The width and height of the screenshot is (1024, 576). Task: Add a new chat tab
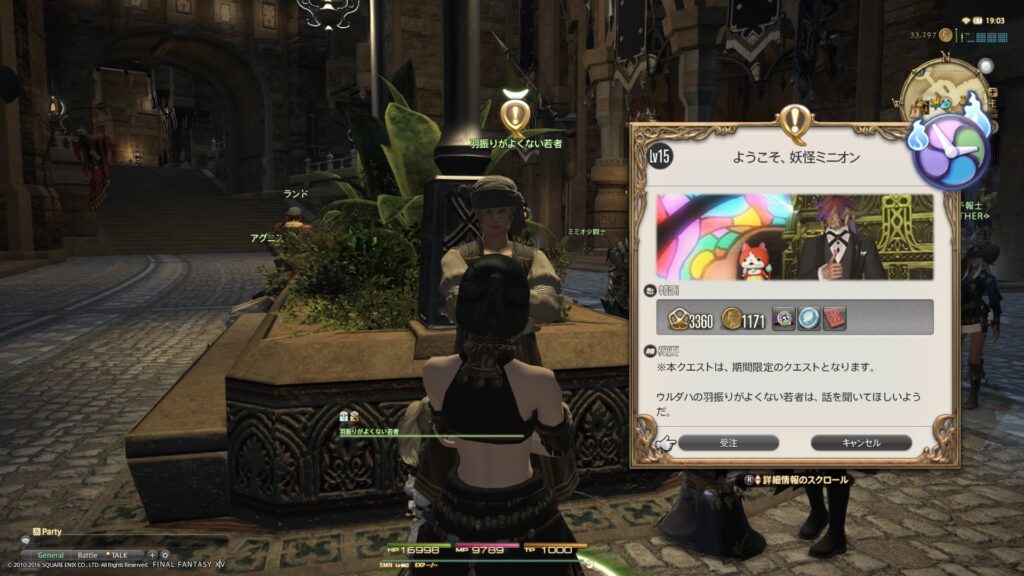(152, 554)
